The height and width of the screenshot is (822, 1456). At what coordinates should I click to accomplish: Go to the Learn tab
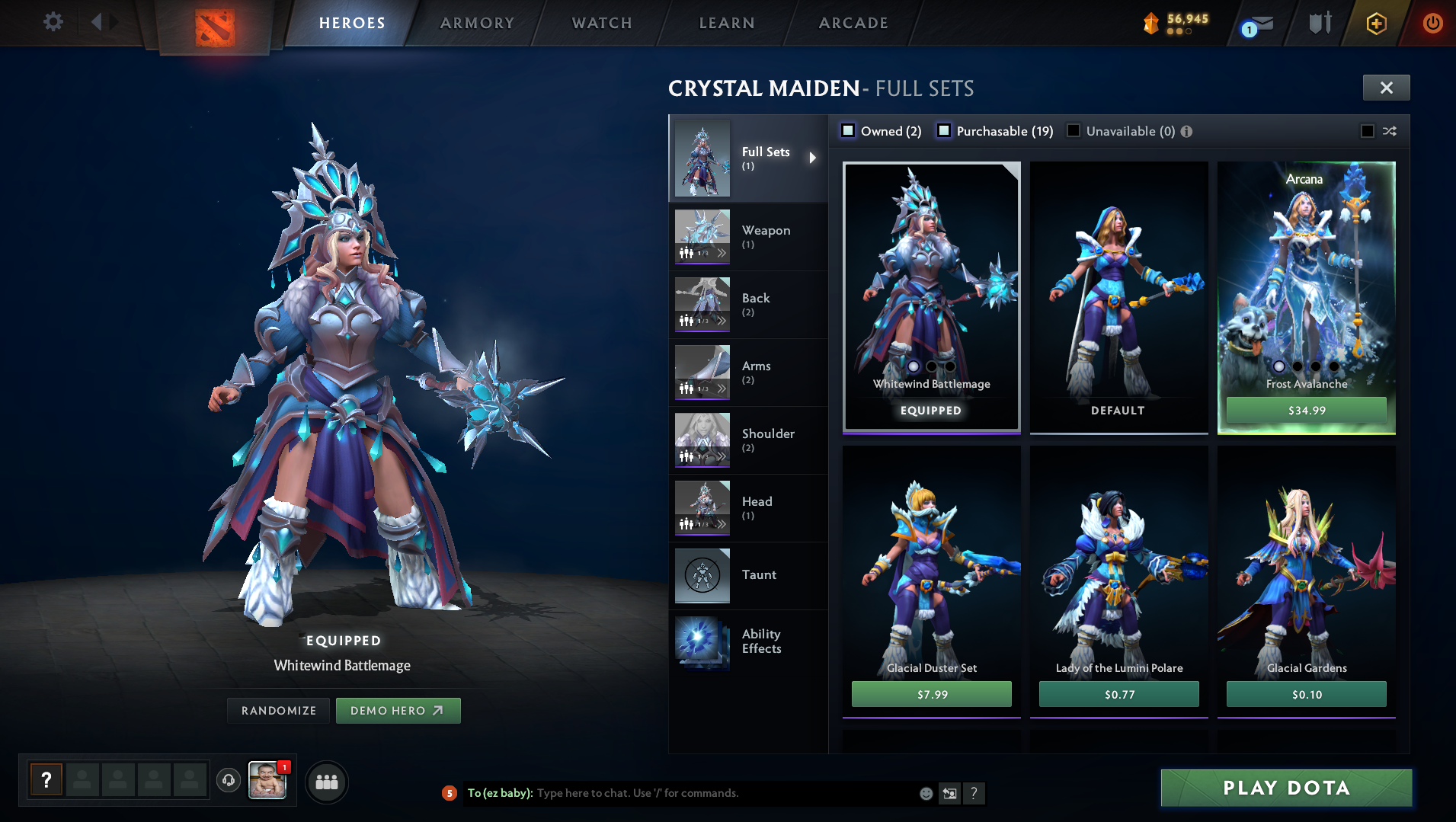click(727, 23)
